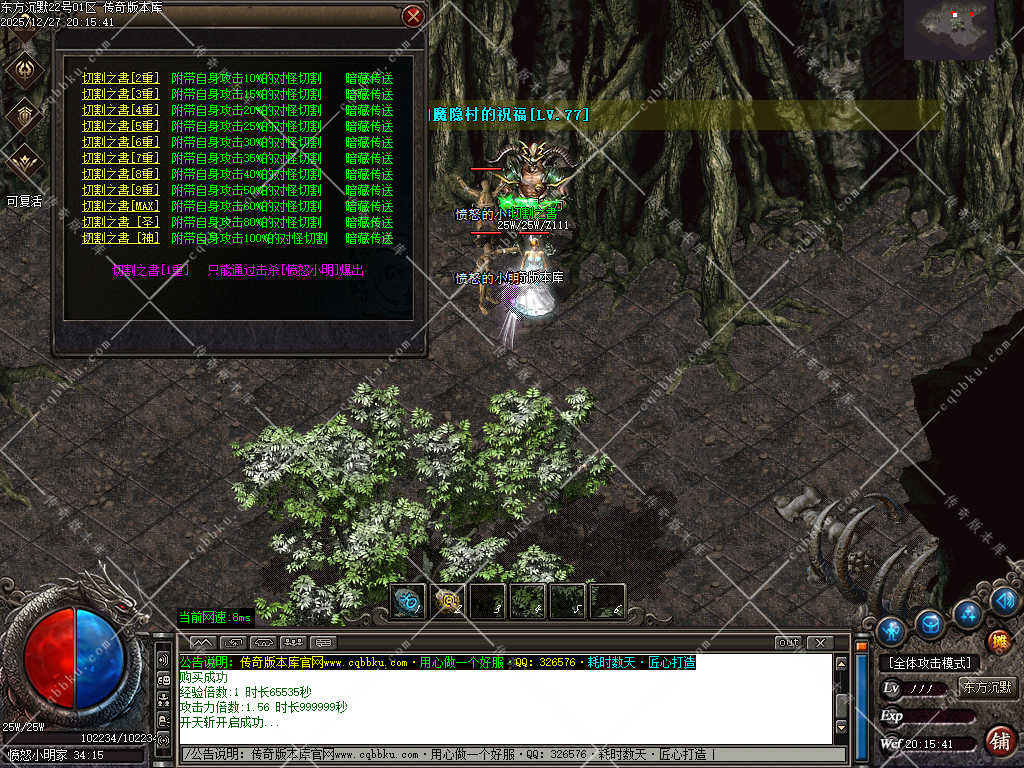Toggle the 全体攻击模式 attack mode label
The image size is (1024, 768).
coord(931,662)
